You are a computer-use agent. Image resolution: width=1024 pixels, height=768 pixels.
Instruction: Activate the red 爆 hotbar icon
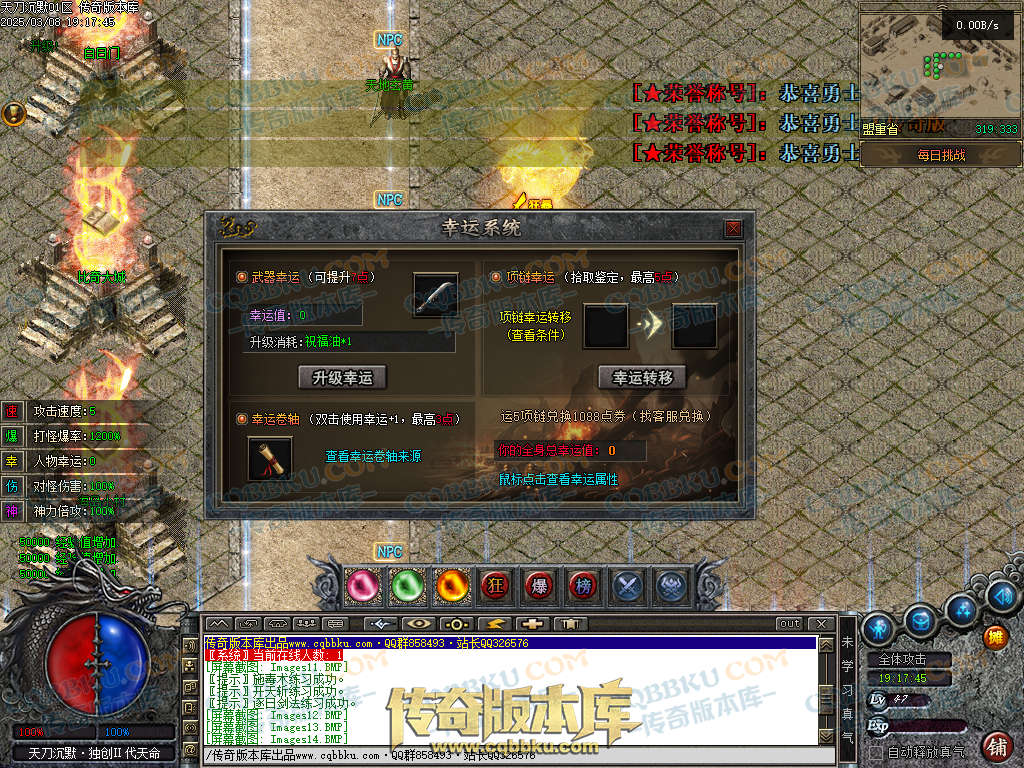pos(540,586)
